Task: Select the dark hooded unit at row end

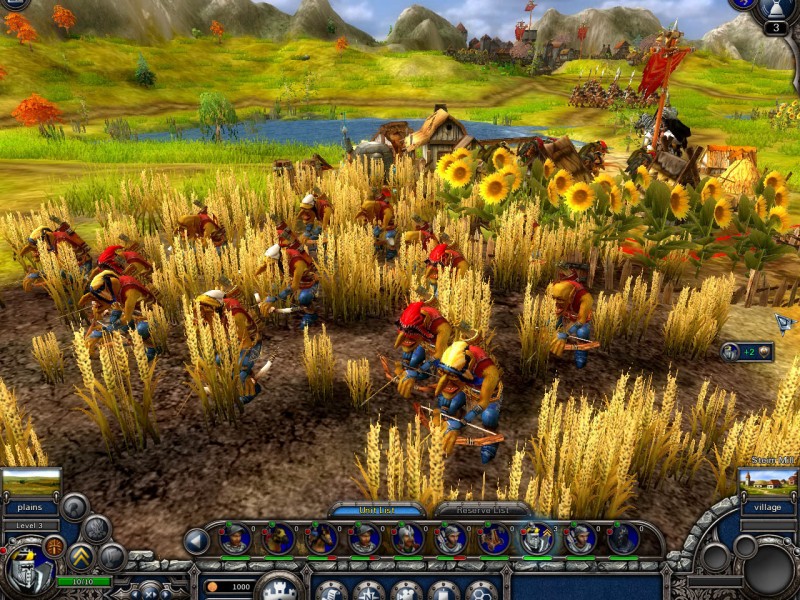Action: click(622, 539)
